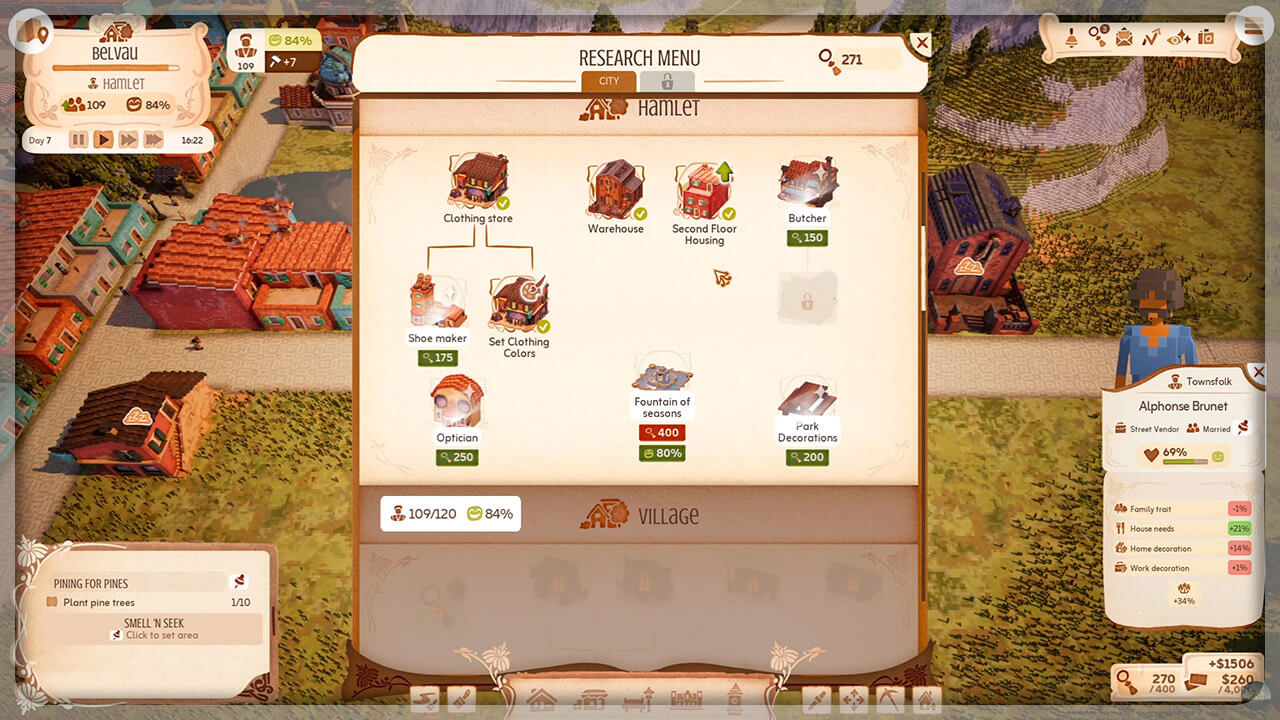
Task: Select the Warehouse research icon
Action: point(615,191)
